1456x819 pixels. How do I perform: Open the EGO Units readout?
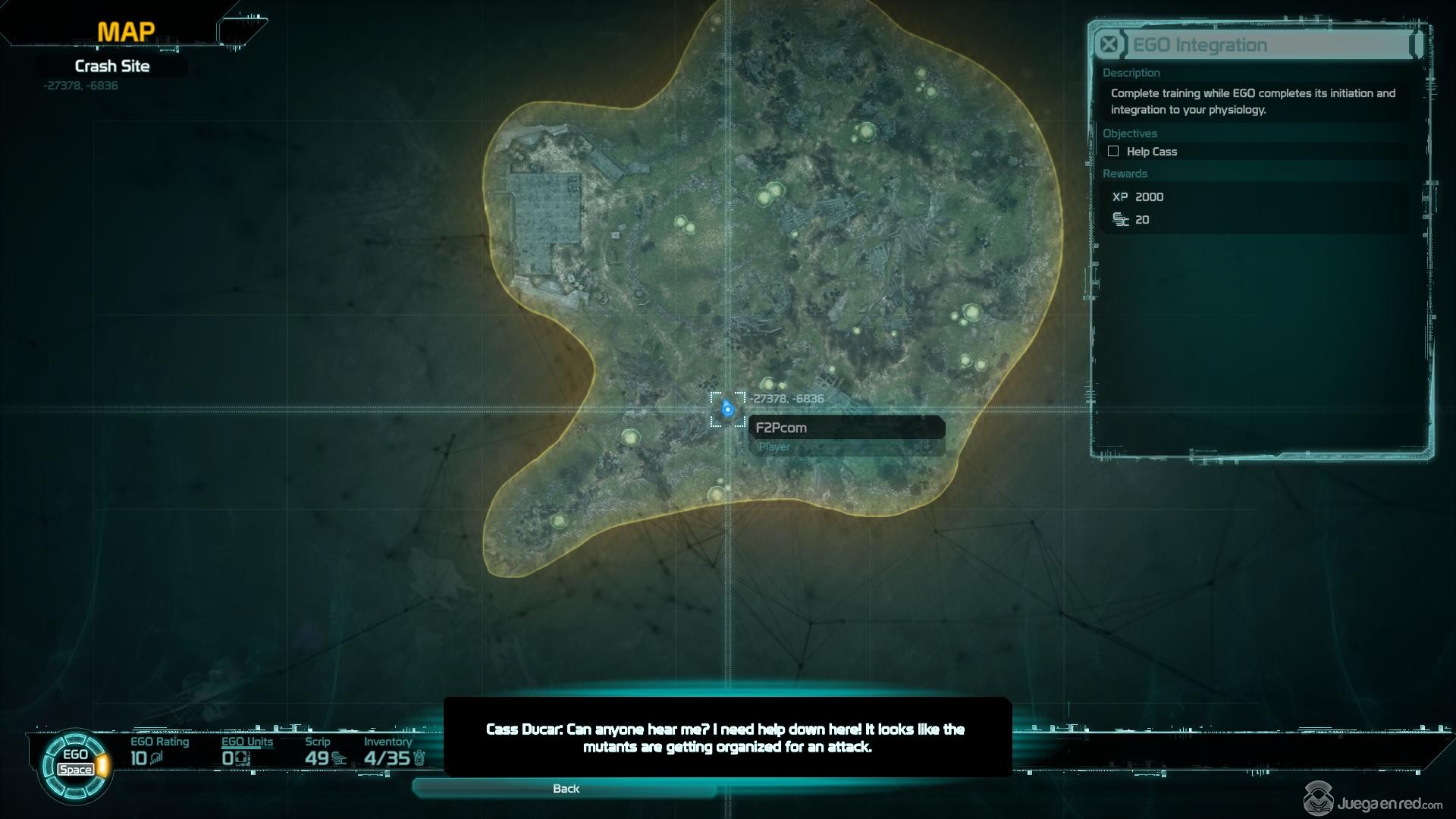[246, 751]
